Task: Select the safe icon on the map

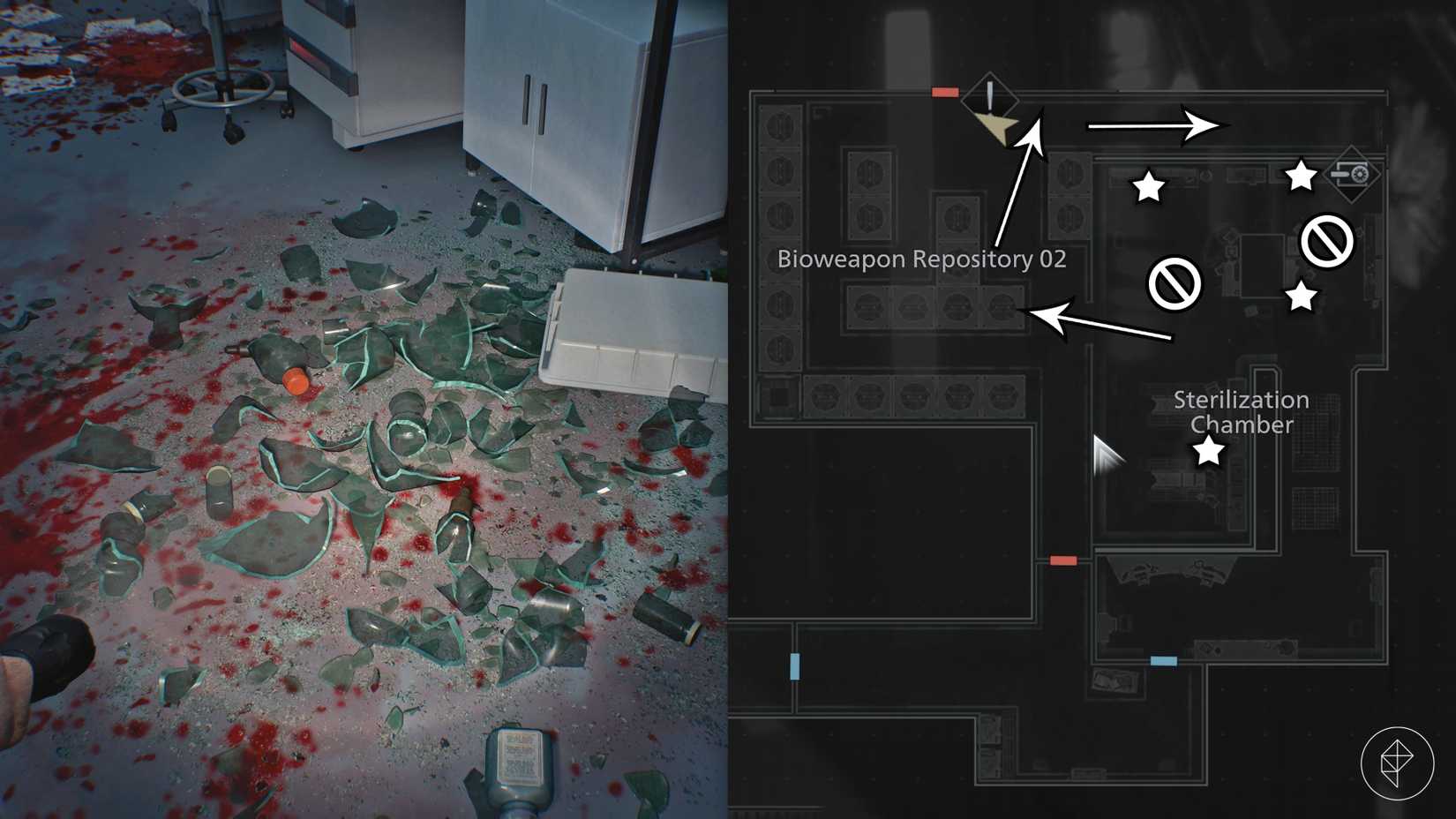Action: pos(1353,176)
